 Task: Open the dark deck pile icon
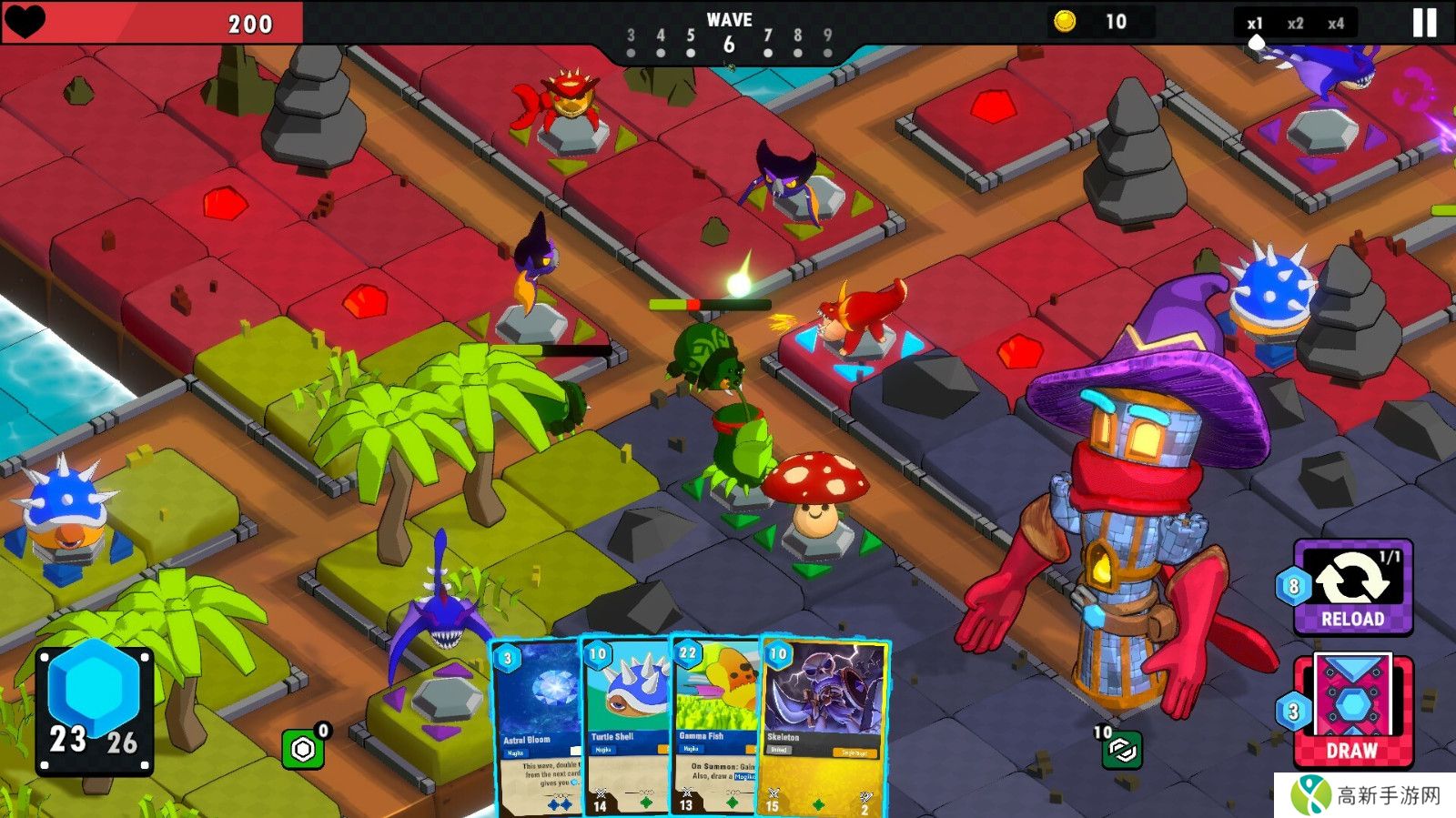point(1122,751)
